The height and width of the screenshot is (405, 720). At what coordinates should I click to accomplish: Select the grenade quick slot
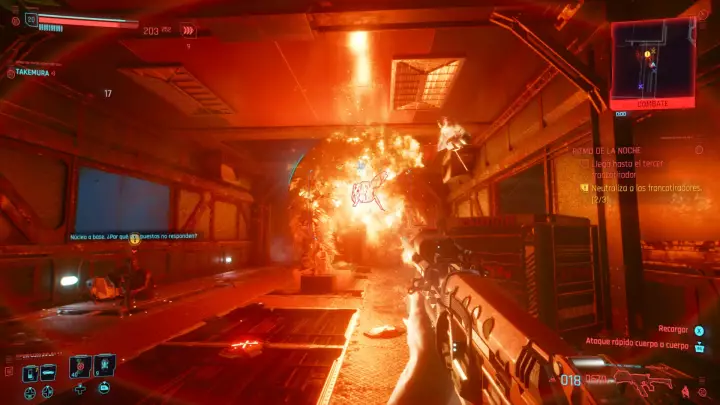(104, 367)
